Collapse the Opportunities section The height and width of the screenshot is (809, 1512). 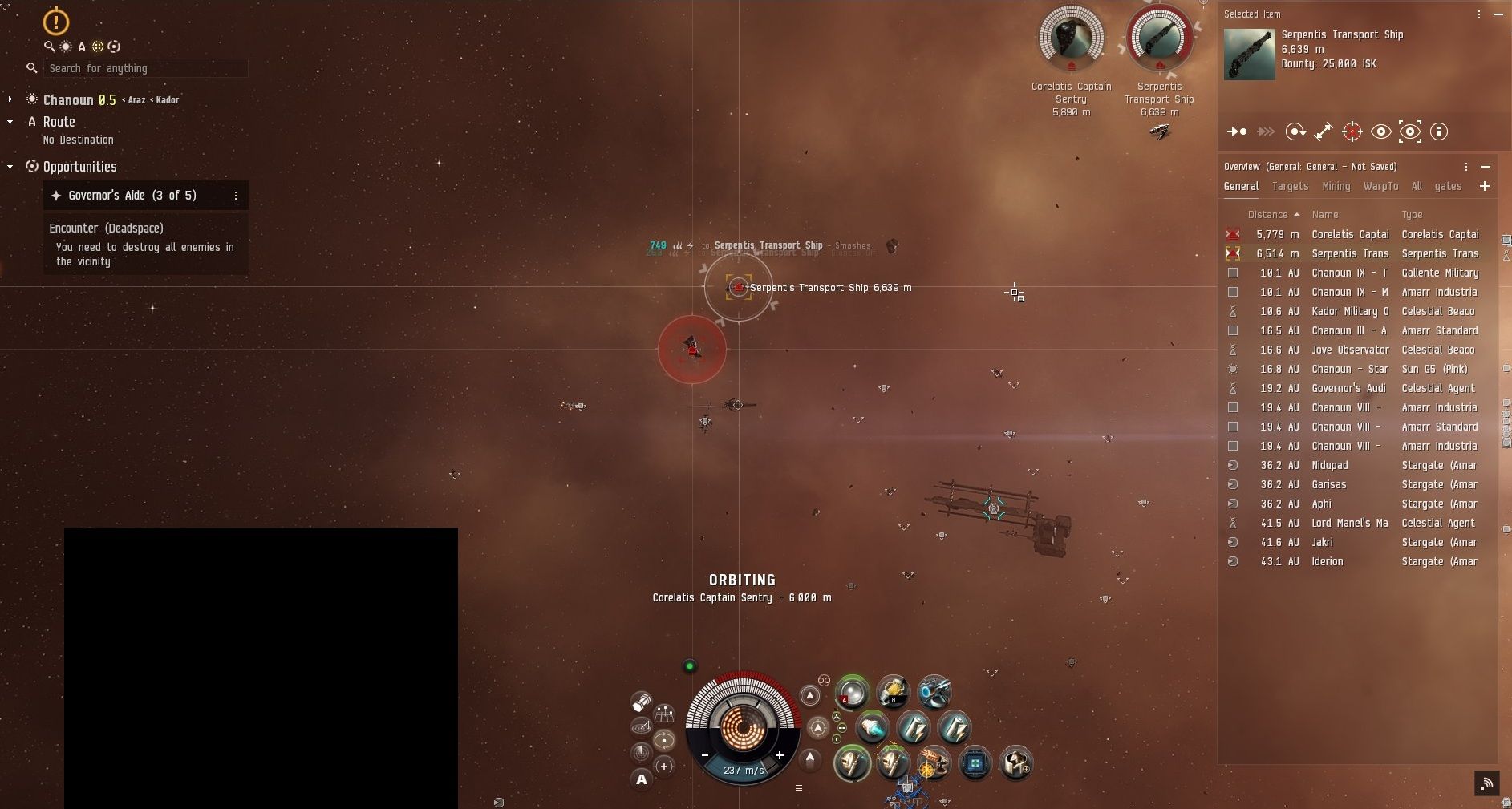(x=10, y=167)
